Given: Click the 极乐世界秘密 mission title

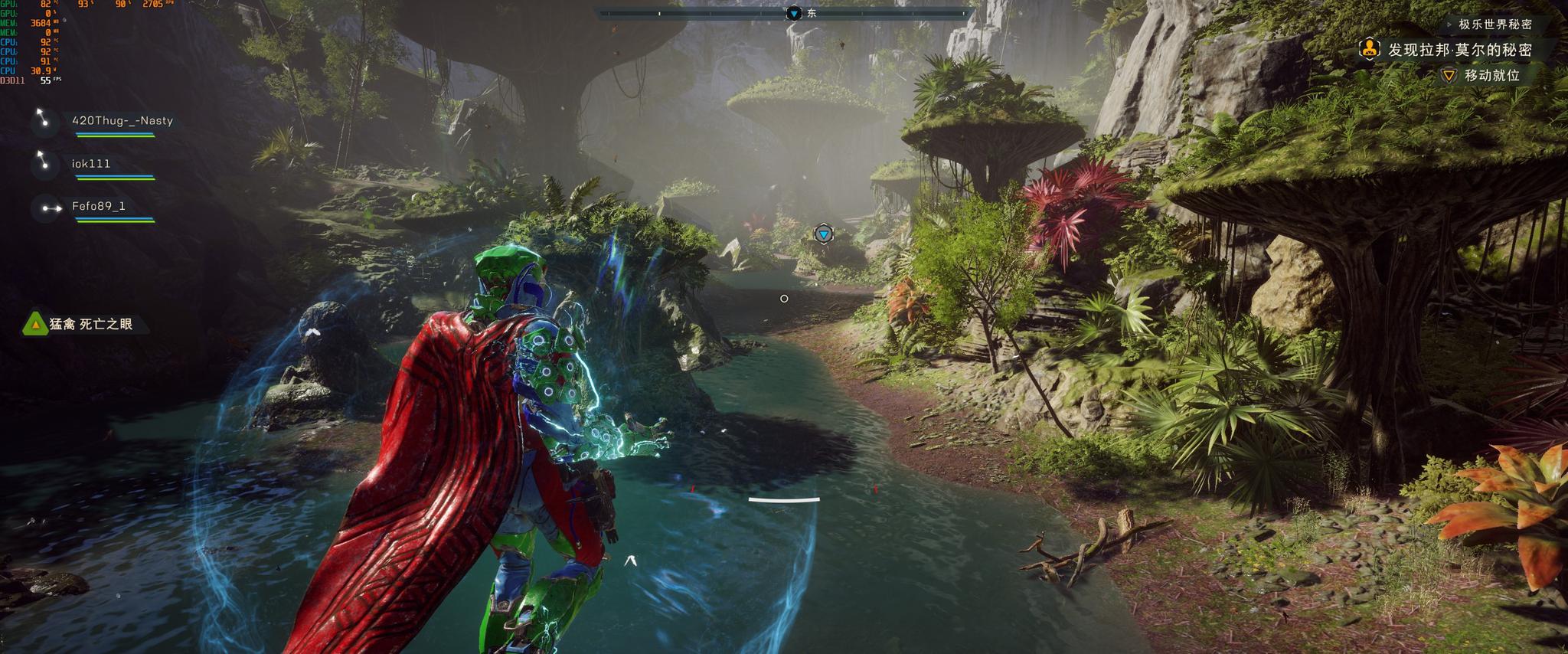Looking at the screenshot, I should [x=1494, y=25].
